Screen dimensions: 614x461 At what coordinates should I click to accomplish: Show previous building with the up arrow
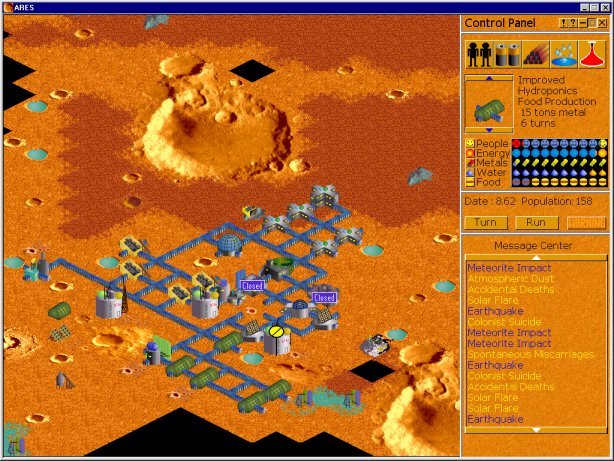(x=490, y=78)
